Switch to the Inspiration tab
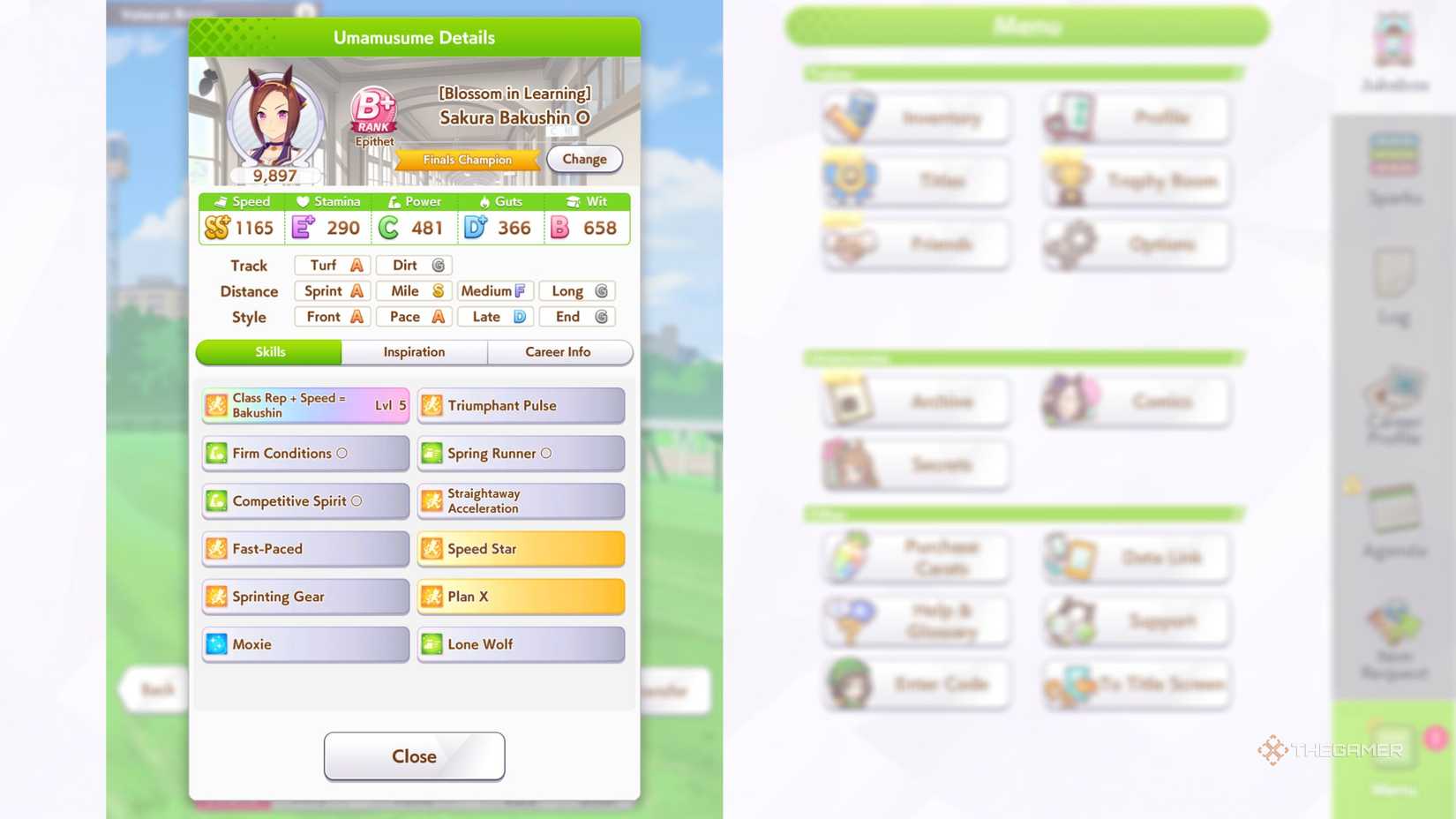 pyautogui.click(x=414, y=352)
